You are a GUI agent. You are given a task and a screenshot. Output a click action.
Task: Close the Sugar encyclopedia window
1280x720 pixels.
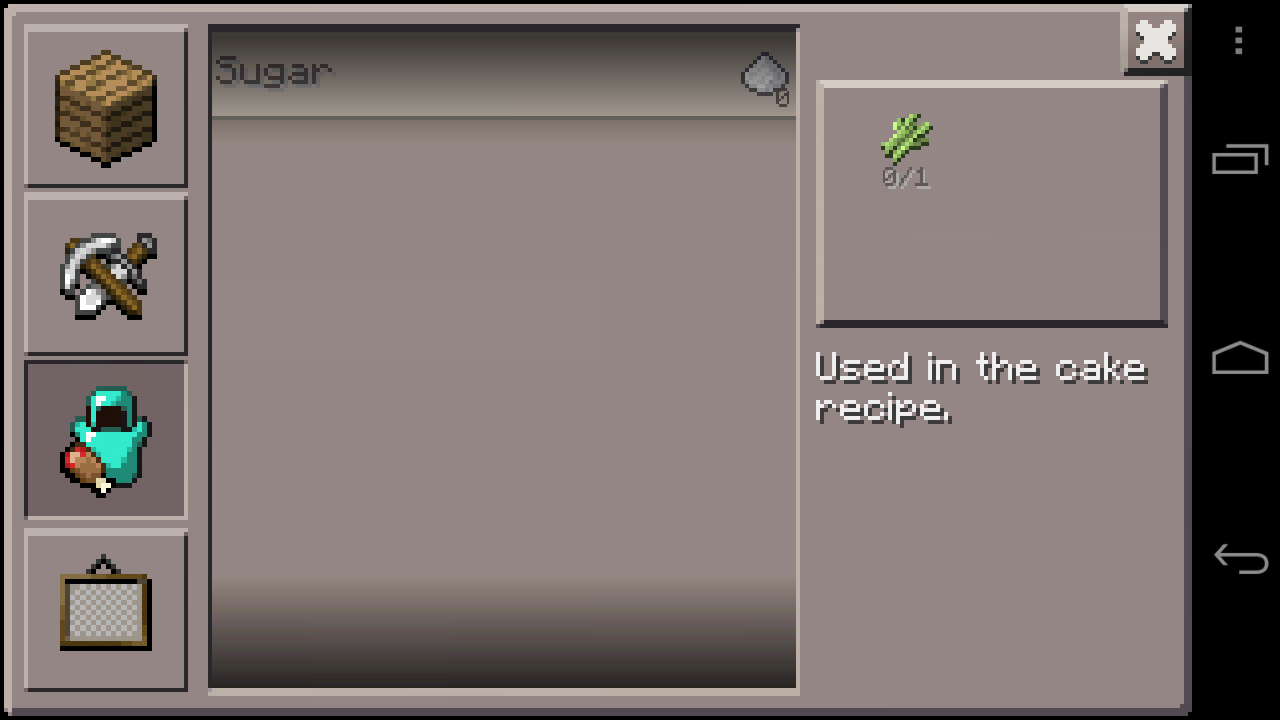(1155, 40)
